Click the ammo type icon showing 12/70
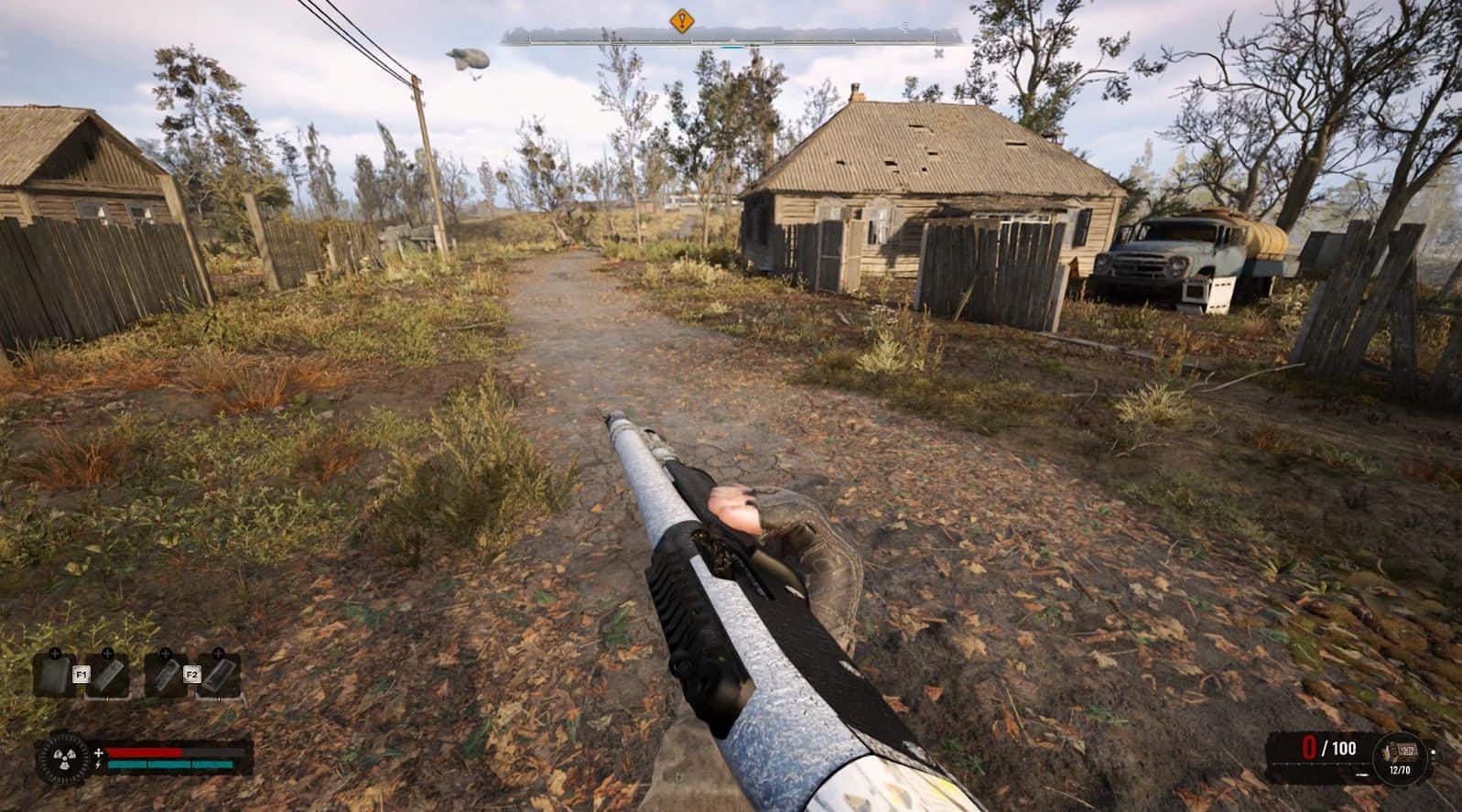This screenshot has width=1462, height=812. (1400, 752)
